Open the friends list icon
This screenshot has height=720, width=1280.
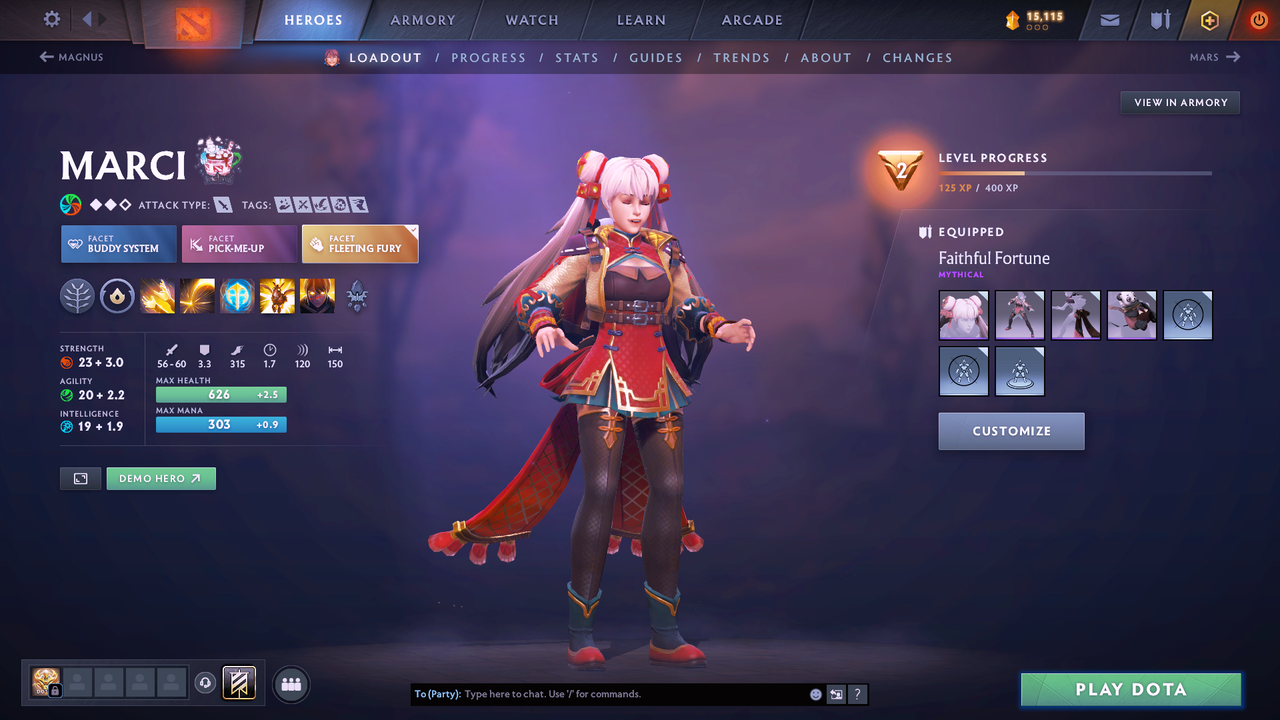(290, 684)
